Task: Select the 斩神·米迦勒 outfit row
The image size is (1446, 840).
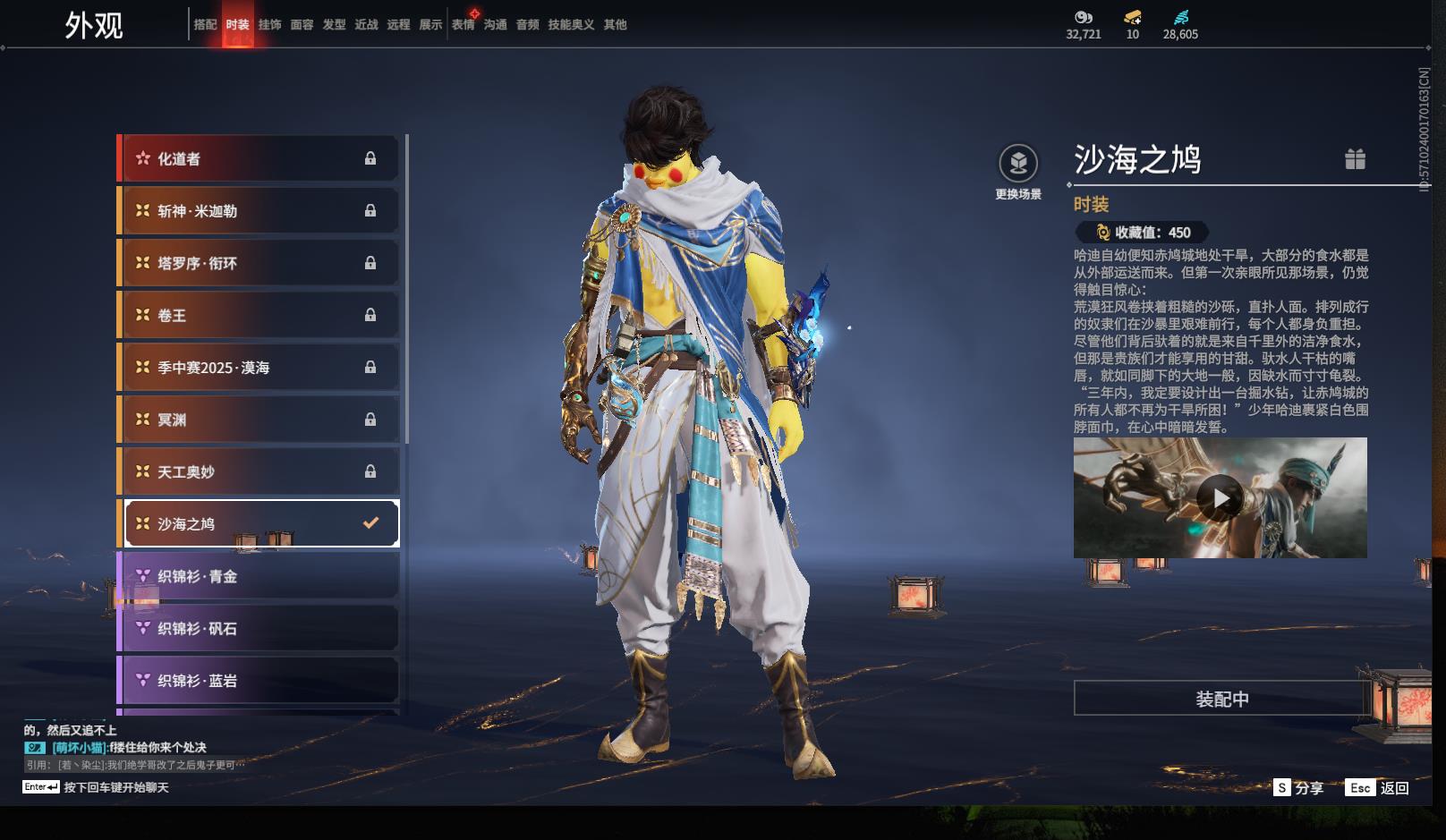Action: [x=259, y=211]
